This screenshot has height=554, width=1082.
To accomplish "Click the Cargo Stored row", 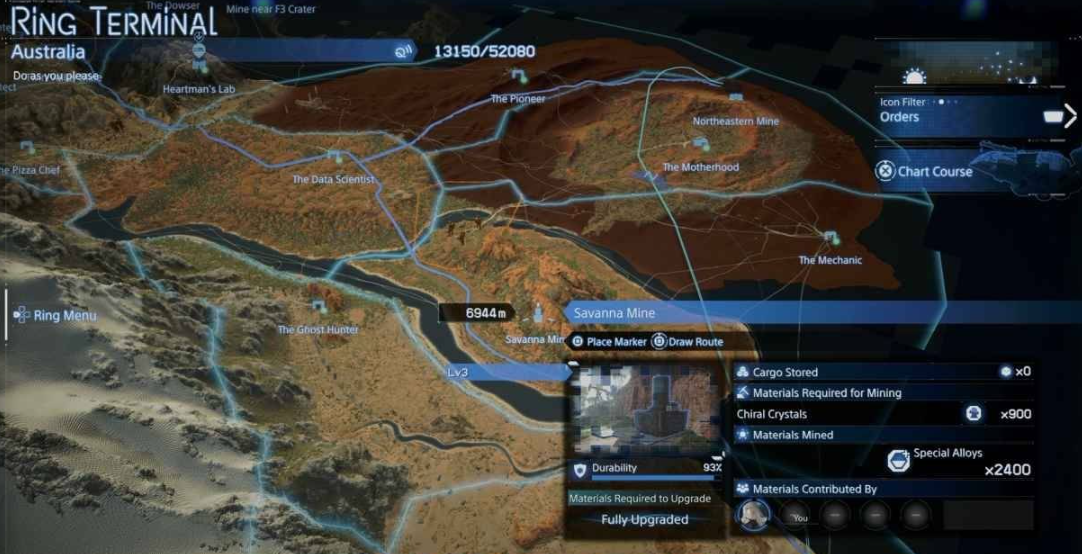I will coord(880,372).
